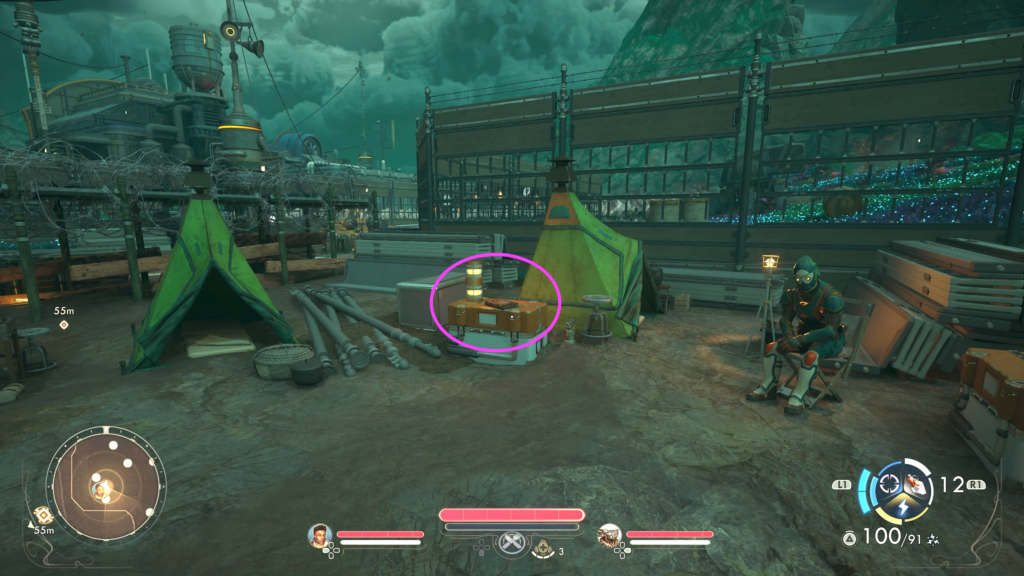Select the left companion's portrait
The width and height of the screenshot is (1024, 576).
click(320, 535)
